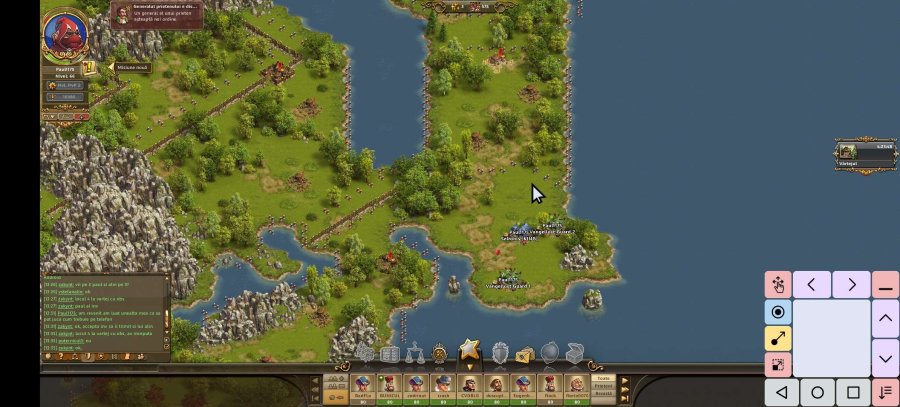This screenshot has height=407, width=900.
Task: Switch to the Prieteni friends filter
Action: [x=603, y=386]
